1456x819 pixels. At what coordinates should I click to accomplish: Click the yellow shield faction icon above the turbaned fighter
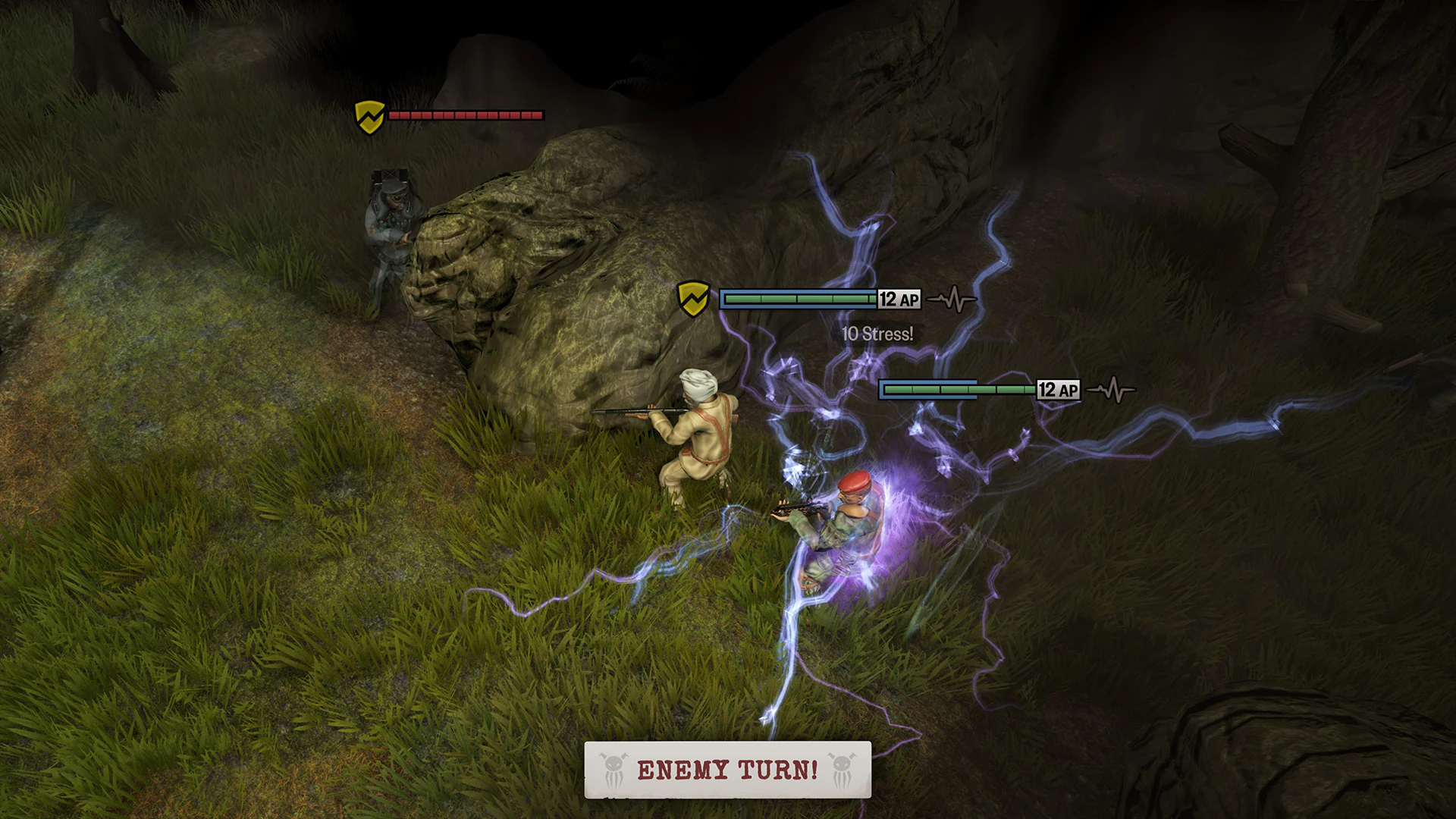point(695,299)
